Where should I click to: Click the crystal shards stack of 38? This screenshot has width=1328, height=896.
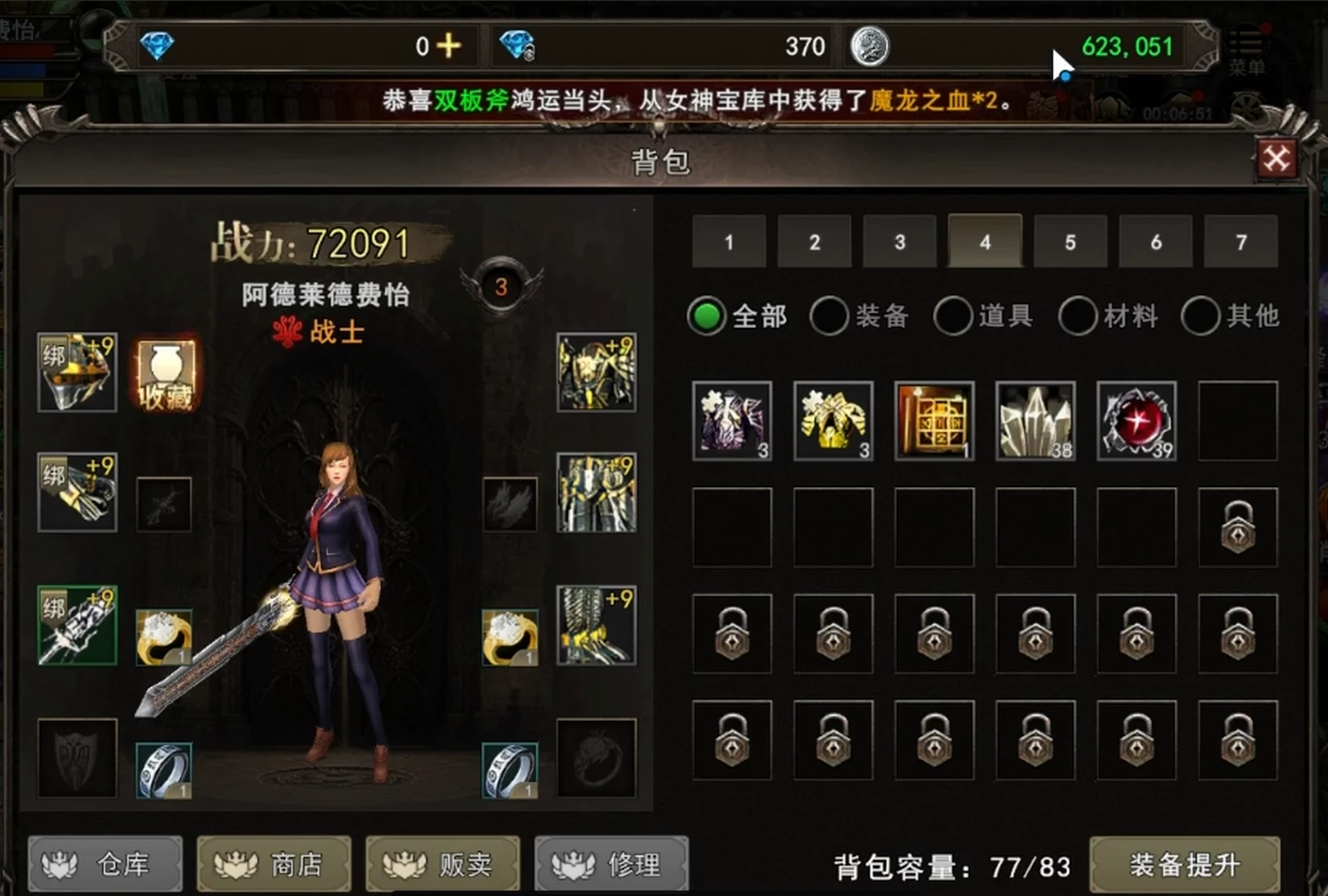(1035, 422)
